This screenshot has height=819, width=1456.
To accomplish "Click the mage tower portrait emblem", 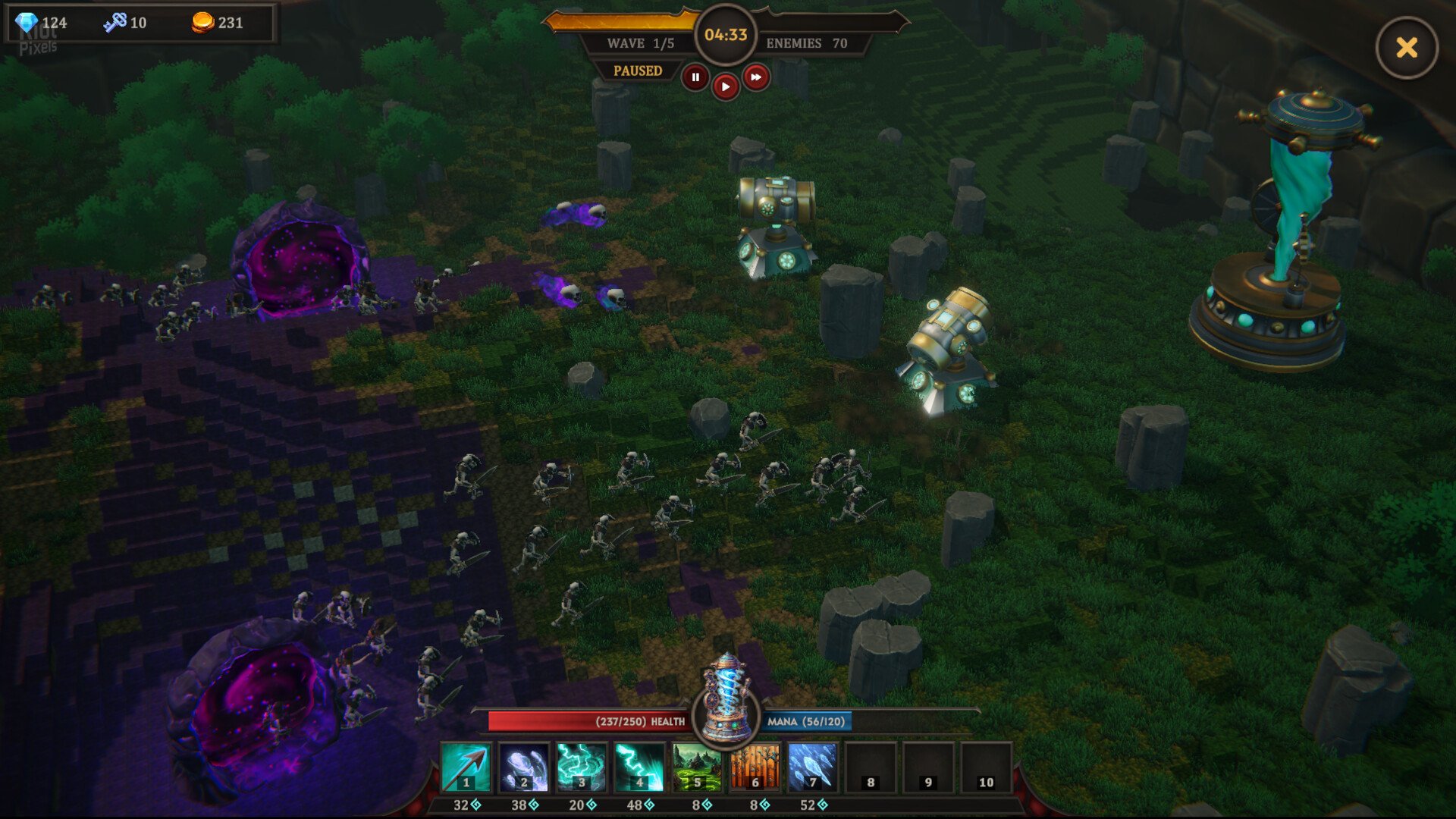I will [726, 699].
